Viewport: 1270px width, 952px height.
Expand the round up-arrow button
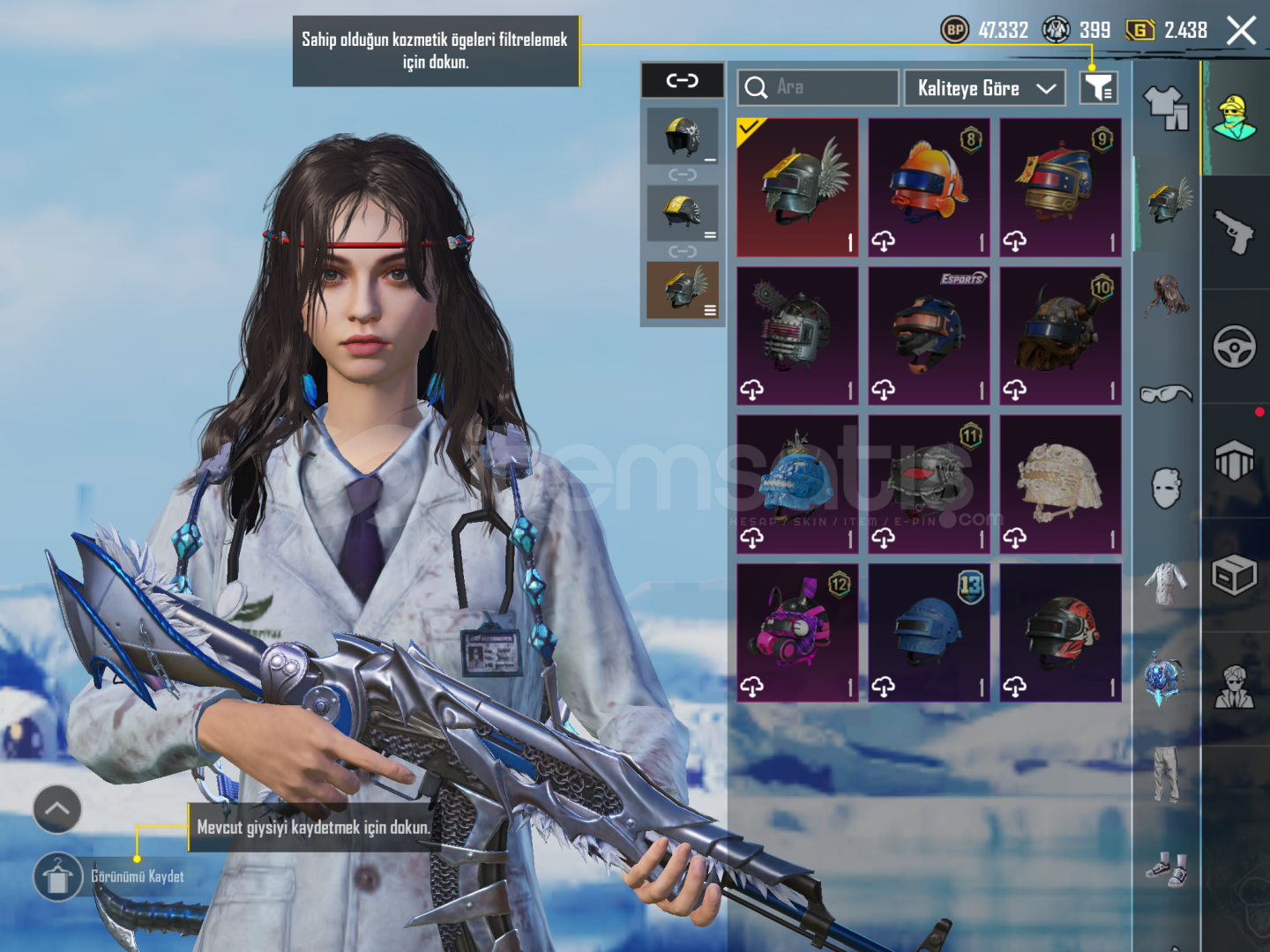coord(57,808)
